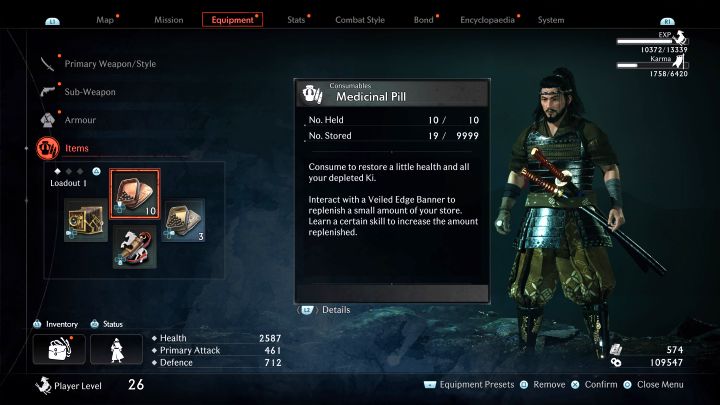This screenshot has height=405, width=720.
Task: Select the Items category
Action: coord(76,148)
